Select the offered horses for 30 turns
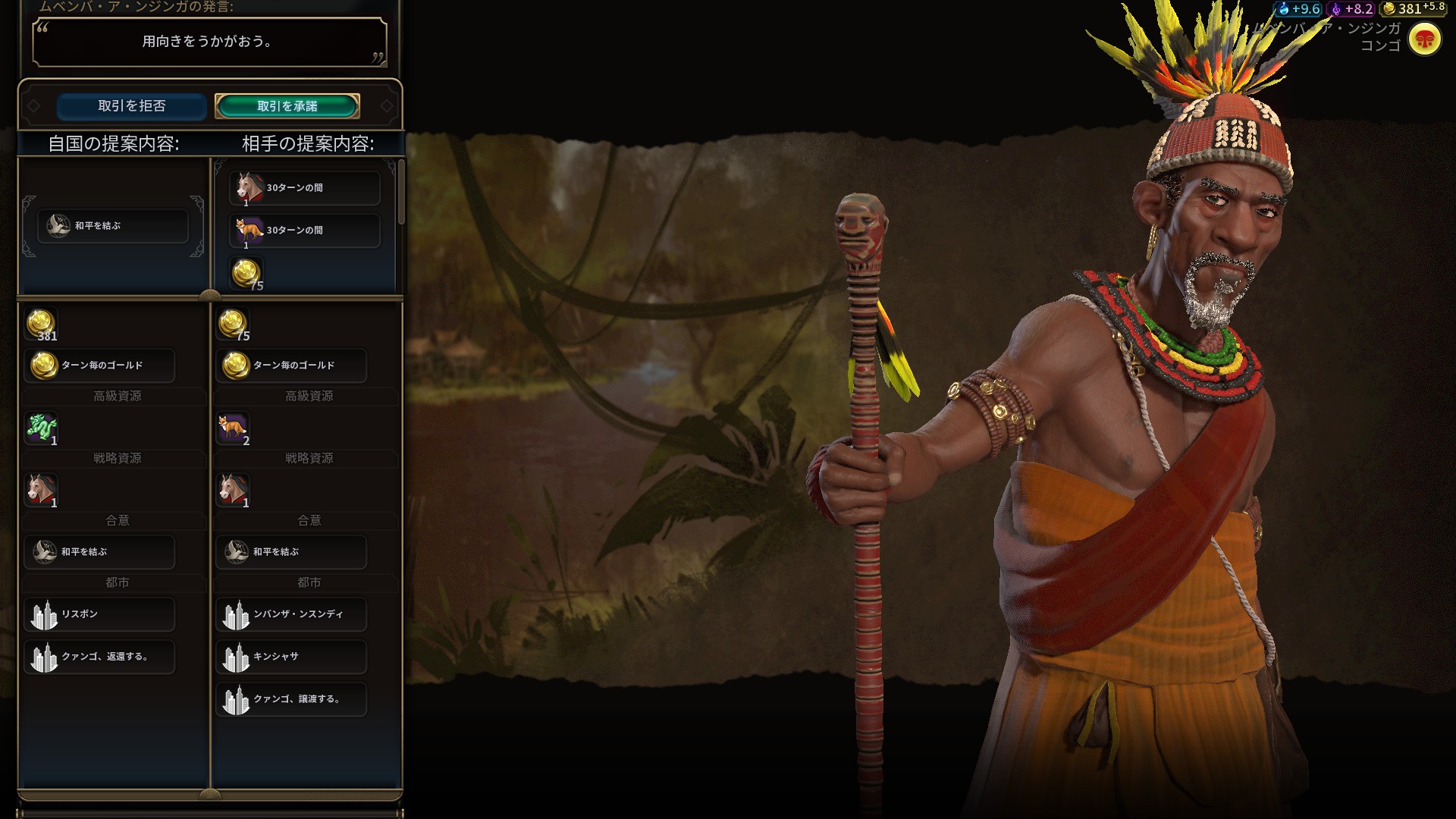This screenshot has width=1456, height=819. (304, 188)
